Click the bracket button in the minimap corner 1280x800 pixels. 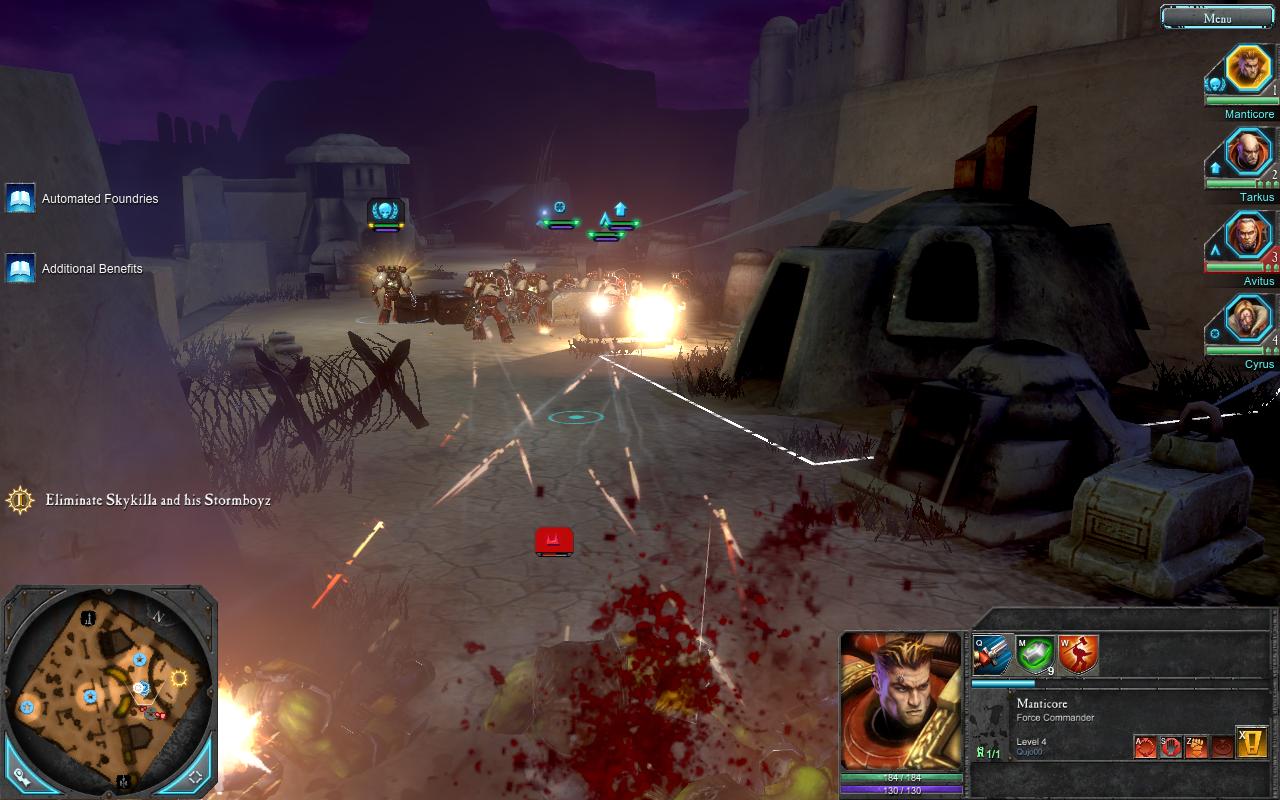click(196, 775)
